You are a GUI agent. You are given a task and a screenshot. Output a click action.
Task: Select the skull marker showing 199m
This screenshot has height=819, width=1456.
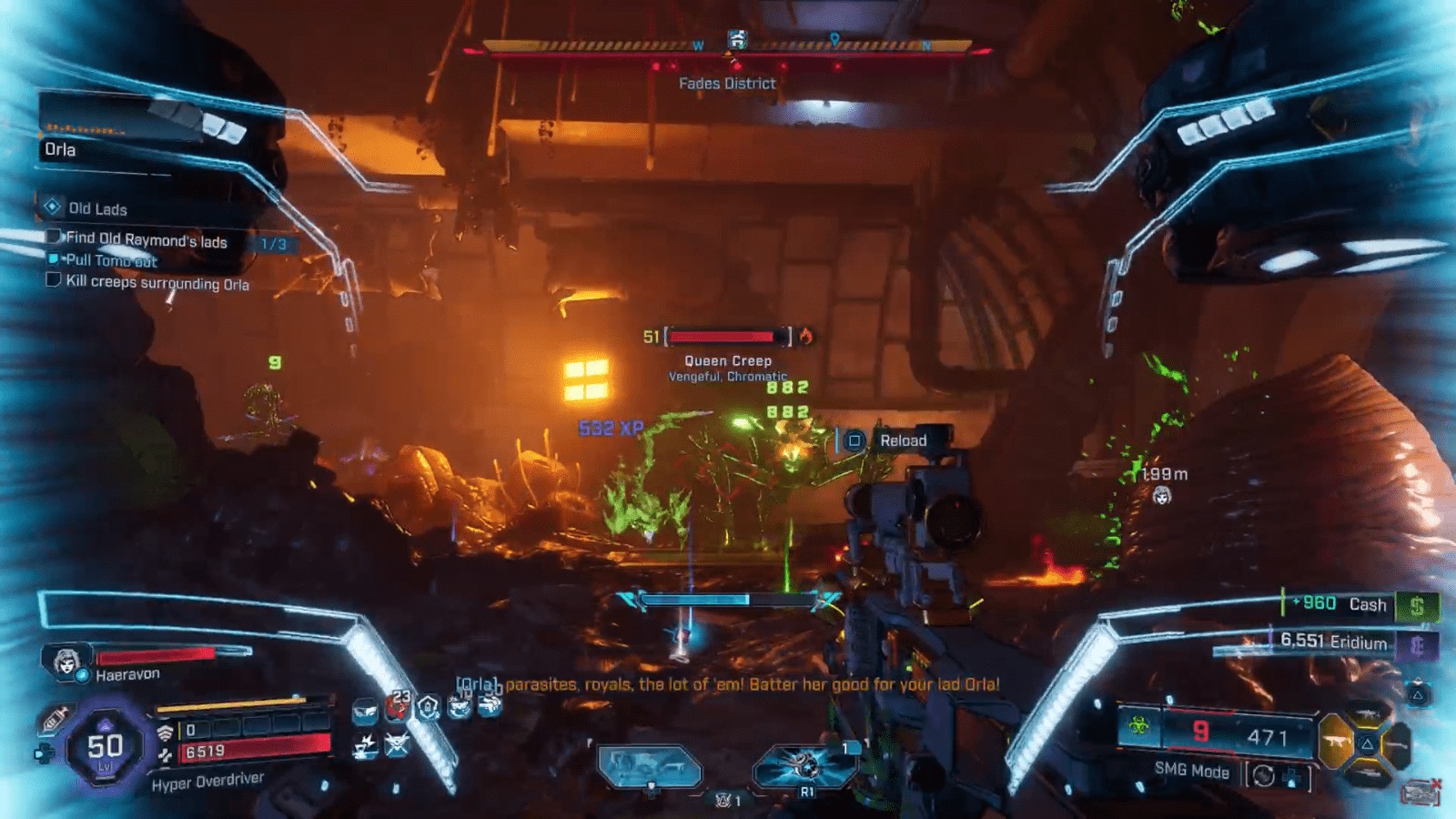[1162, 496]
